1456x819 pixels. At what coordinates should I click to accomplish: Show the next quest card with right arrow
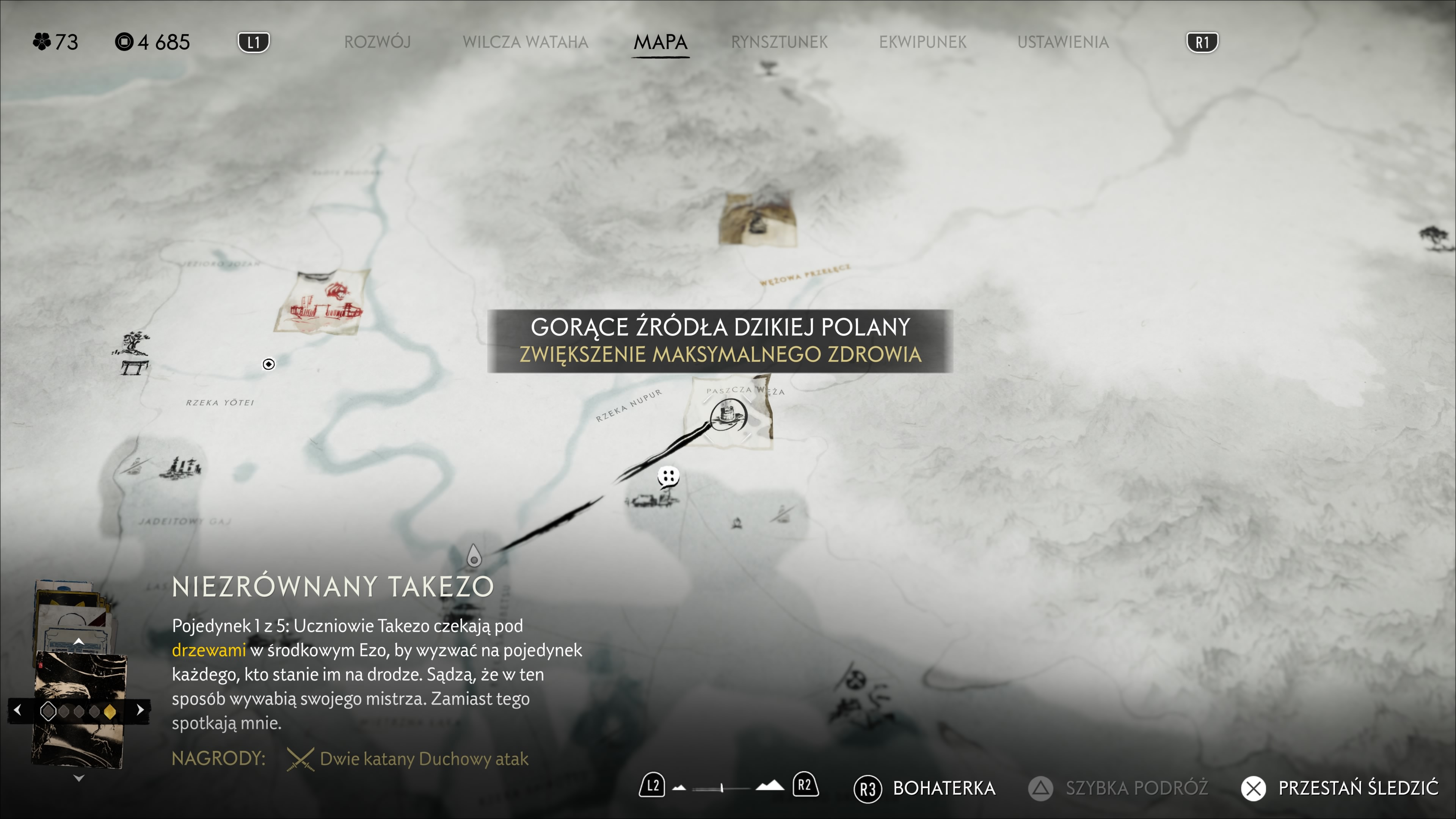click(140, 710)
